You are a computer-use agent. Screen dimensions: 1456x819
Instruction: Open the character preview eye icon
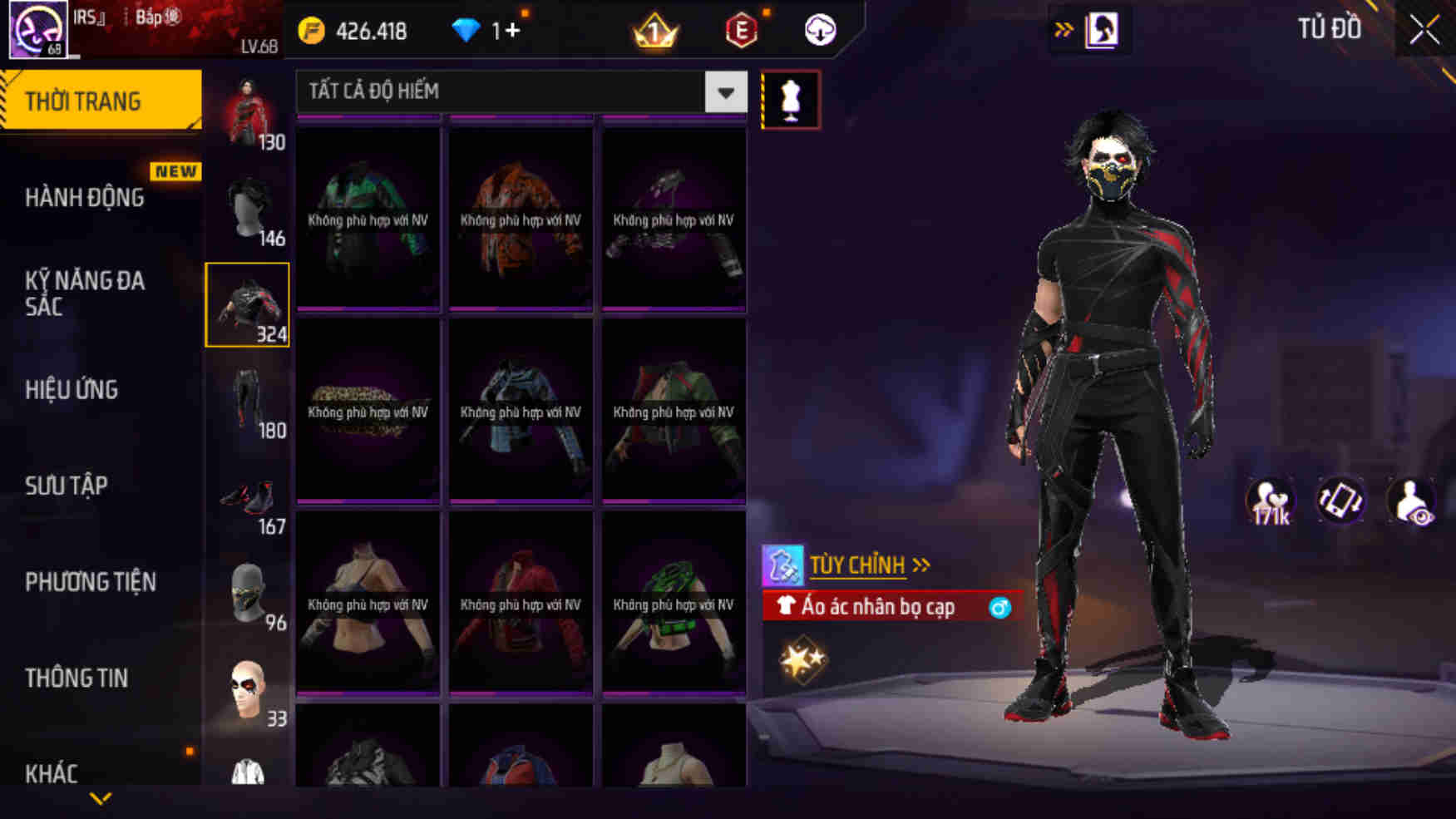pyautogui.click(x=1414, y=500)
